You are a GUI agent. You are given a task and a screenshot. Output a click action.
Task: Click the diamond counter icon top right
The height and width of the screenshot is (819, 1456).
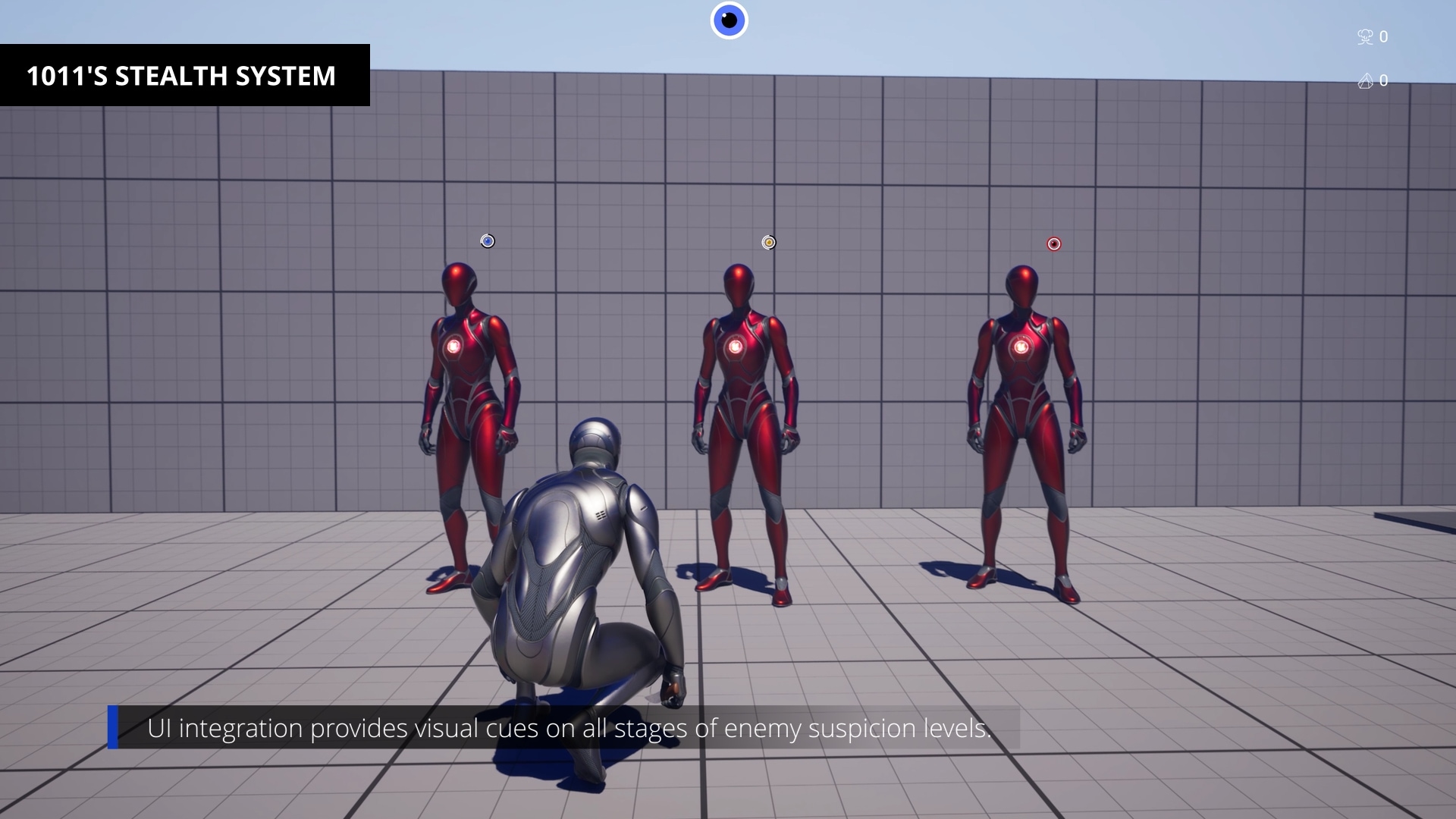point(1365,81)
